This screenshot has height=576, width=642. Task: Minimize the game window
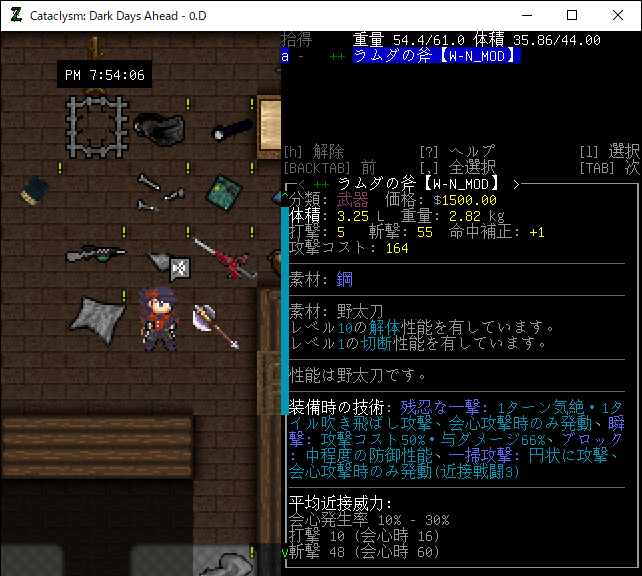click(526, 15)
